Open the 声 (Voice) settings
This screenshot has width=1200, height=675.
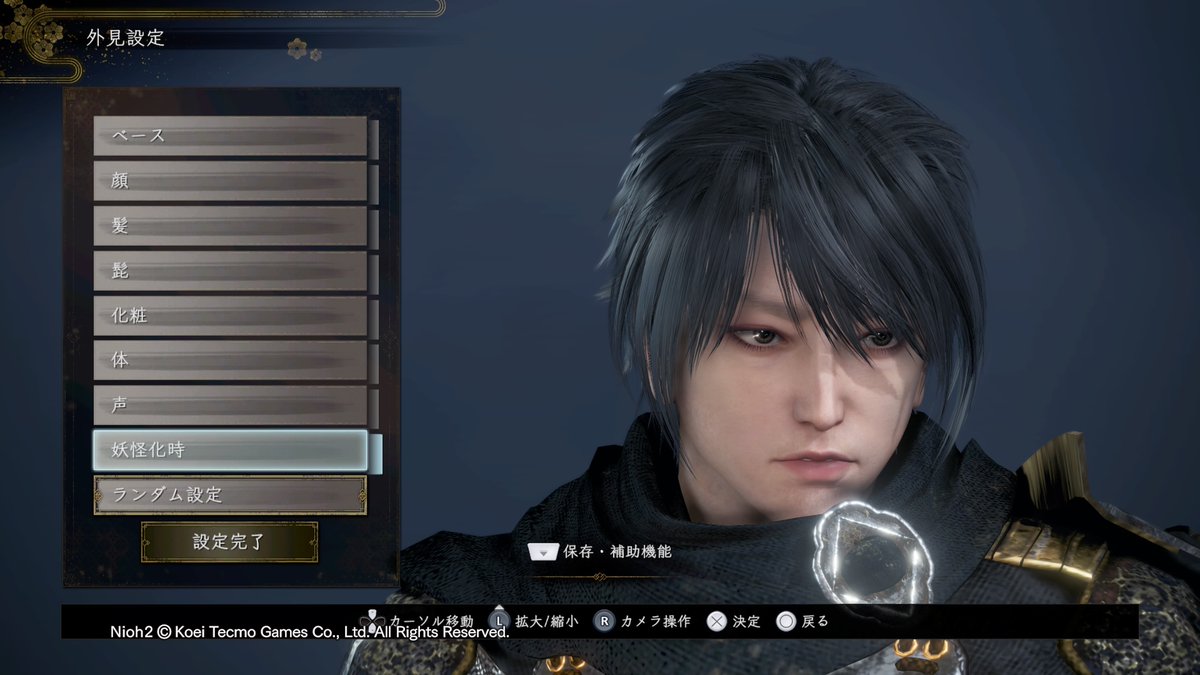pyautogui.click(x=231, y=405)
